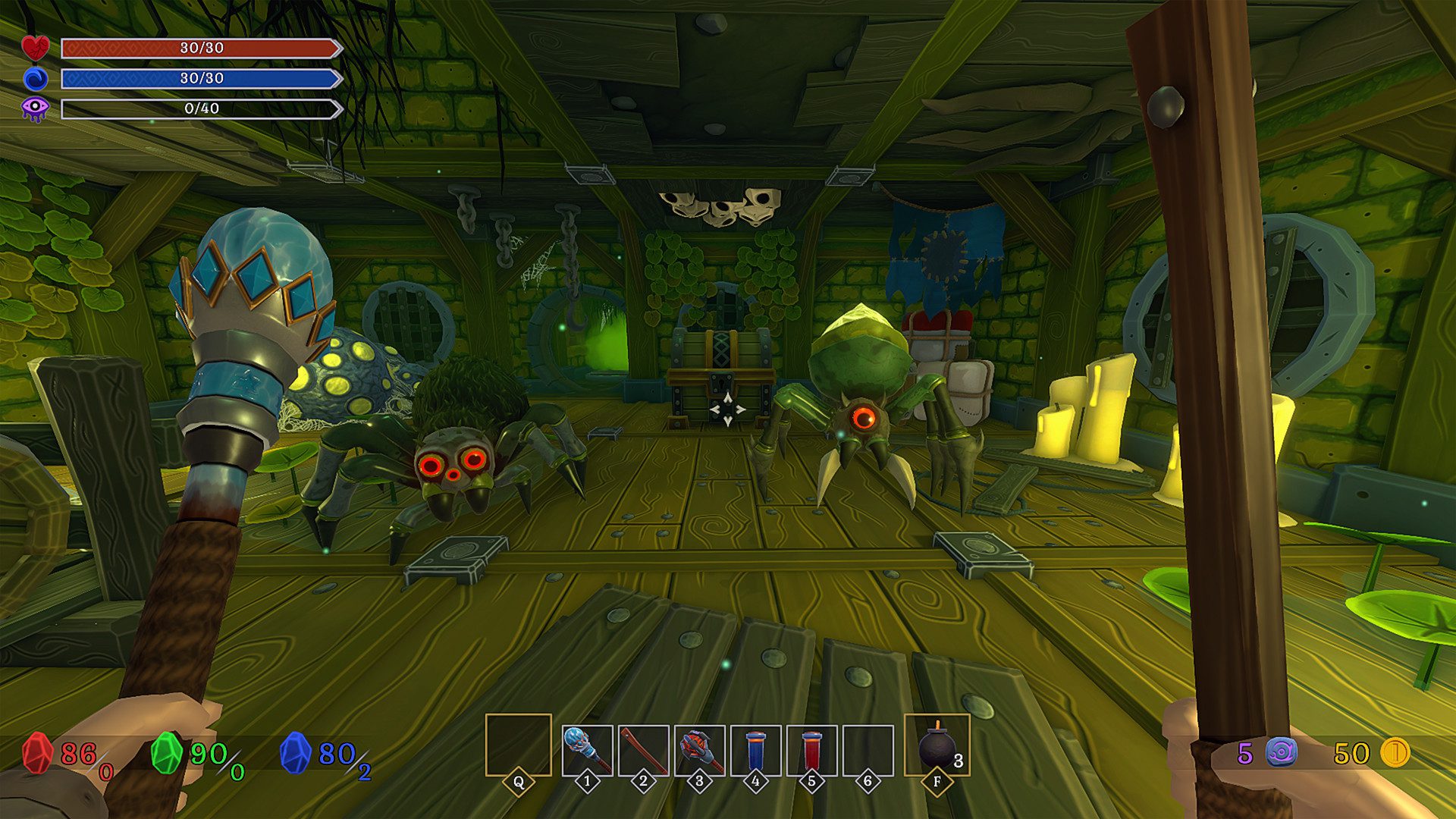Equip the plain wooden stick slot
Screen dimensions: 1456x819
643,749
